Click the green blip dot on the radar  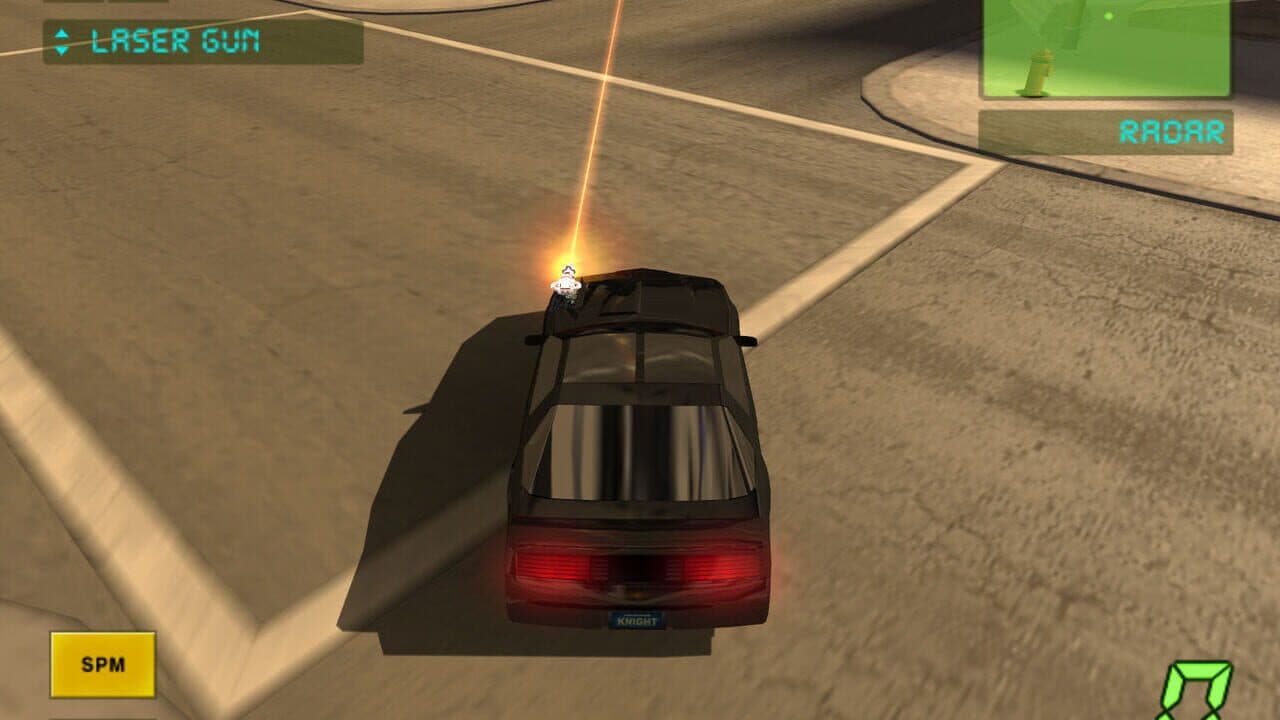click(1108, 16)
